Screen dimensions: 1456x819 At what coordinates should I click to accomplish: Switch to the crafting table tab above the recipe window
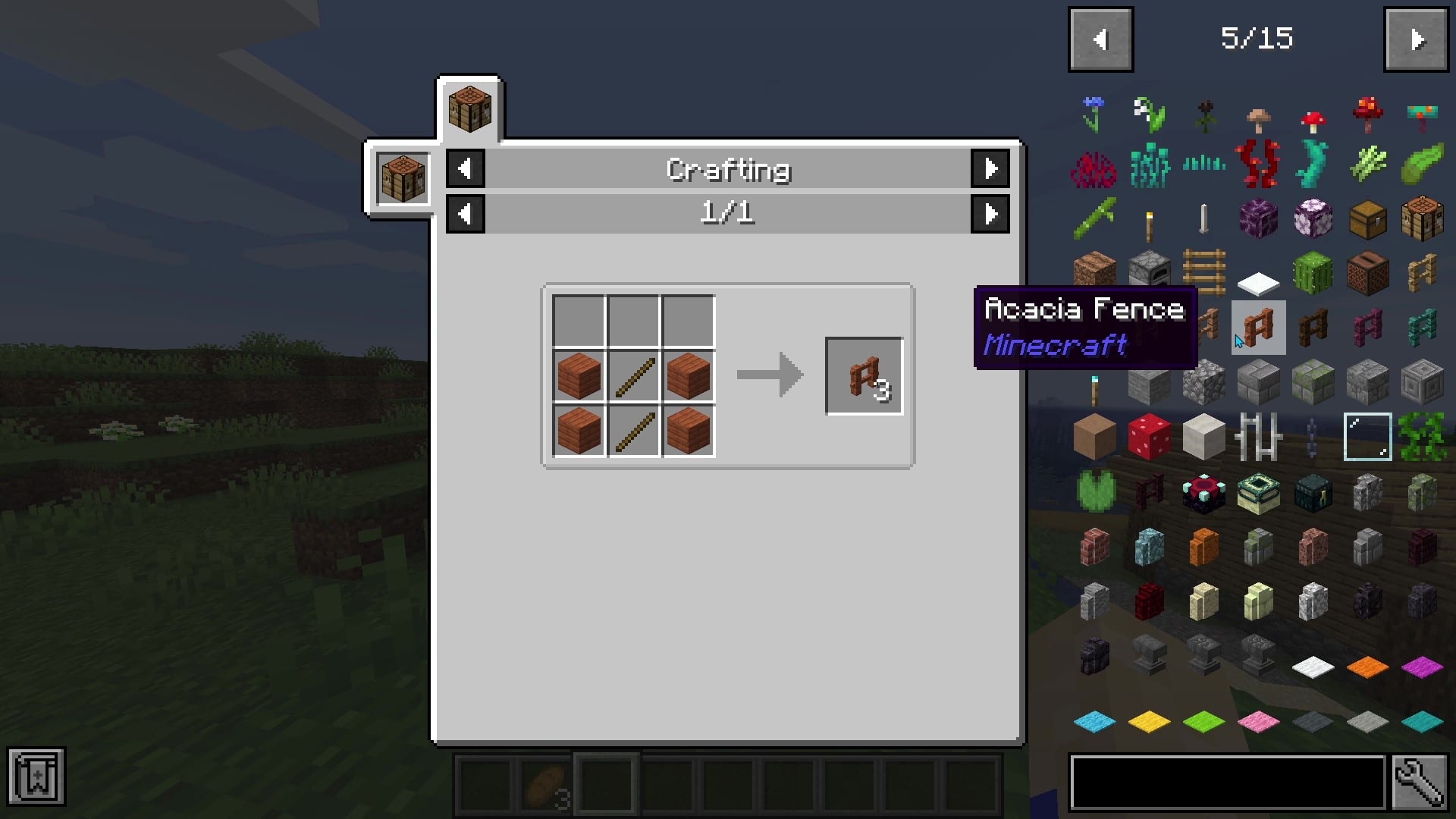(469, 106)
